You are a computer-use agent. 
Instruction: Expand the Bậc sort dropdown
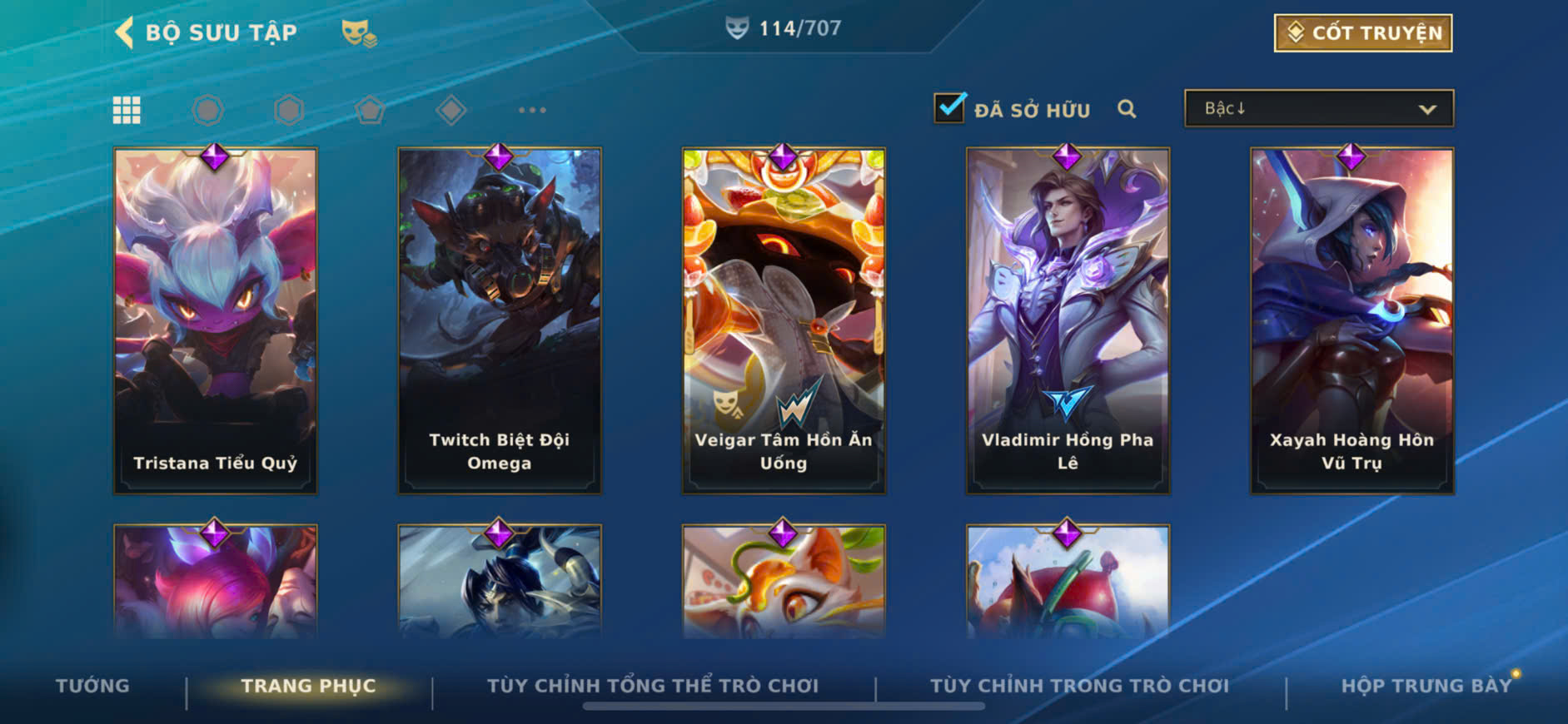[1318, 109]
